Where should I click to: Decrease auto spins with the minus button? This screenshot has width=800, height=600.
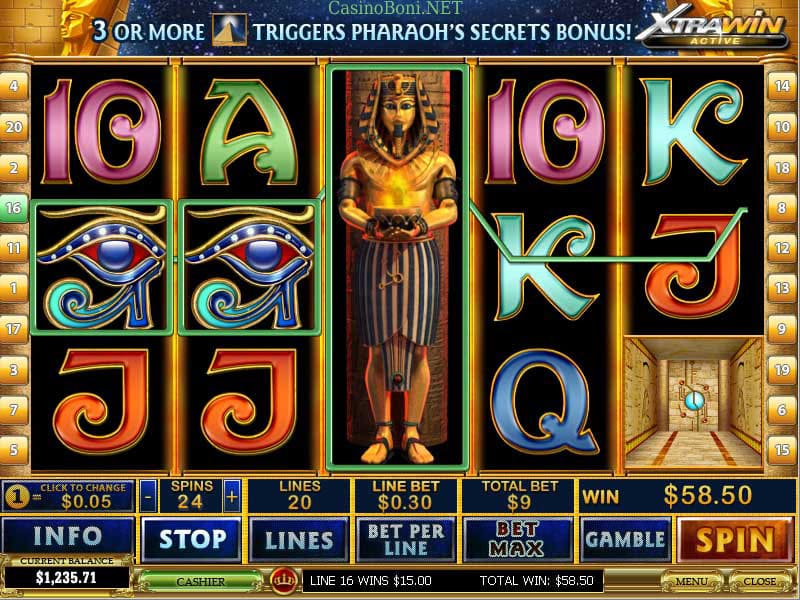(x=148, y=495)
